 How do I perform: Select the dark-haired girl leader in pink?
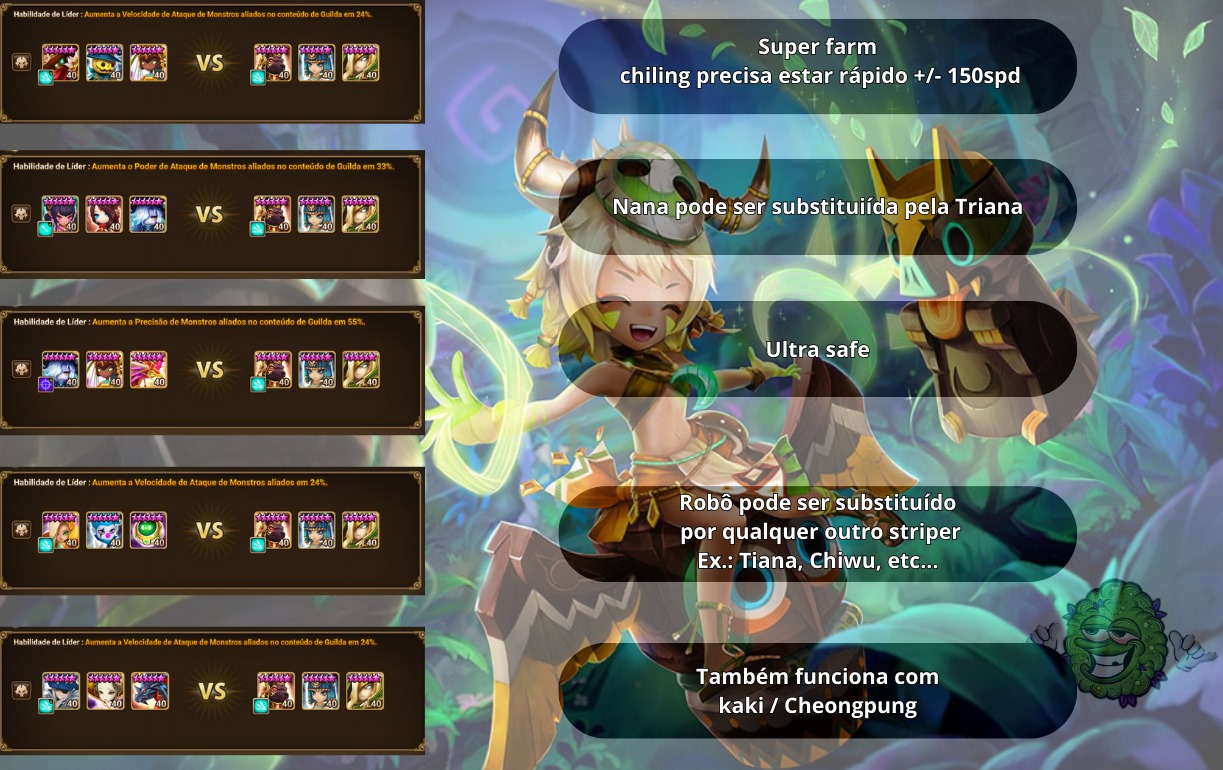[x=60, y=214]
